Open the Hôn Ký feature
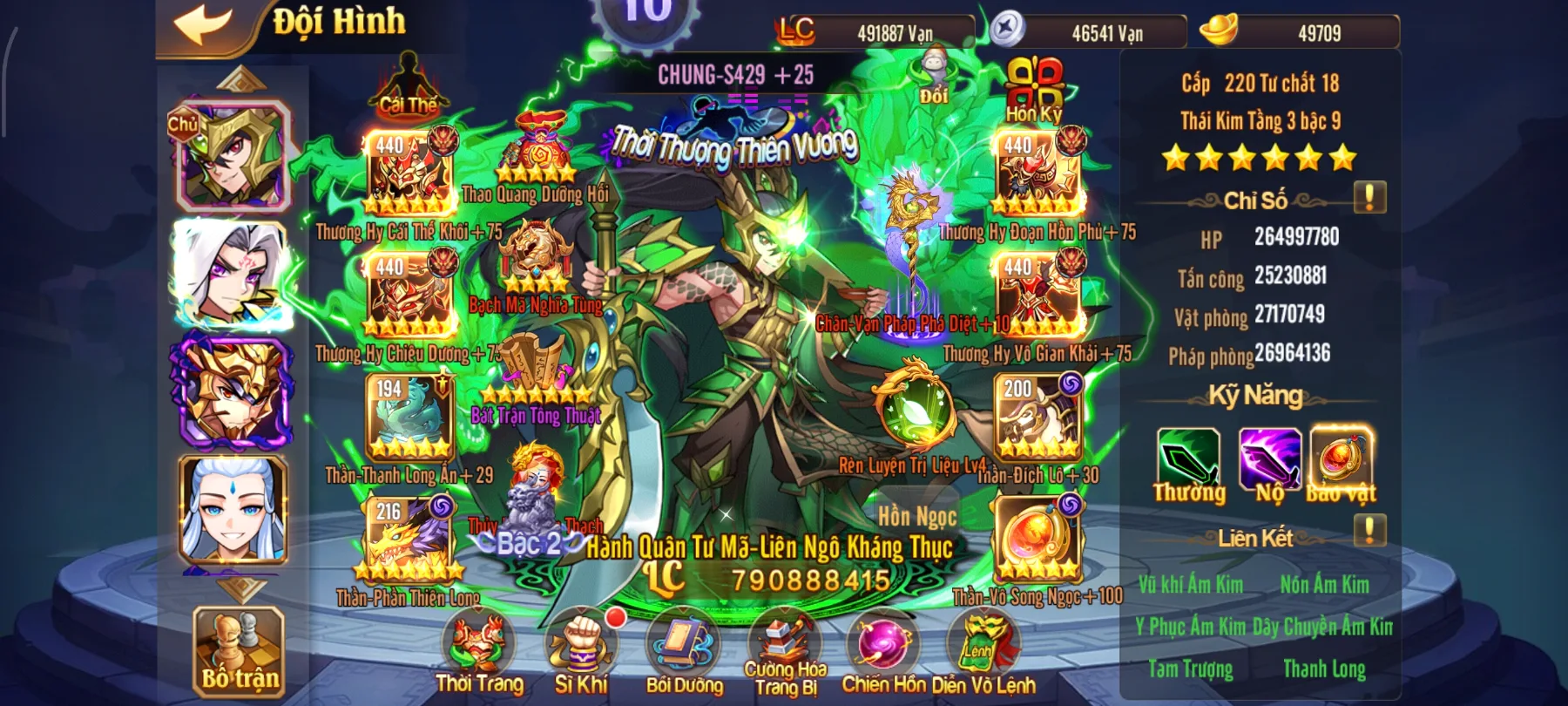The width and height of the screenshot is (1568, 706). [x=1035, y=89]
